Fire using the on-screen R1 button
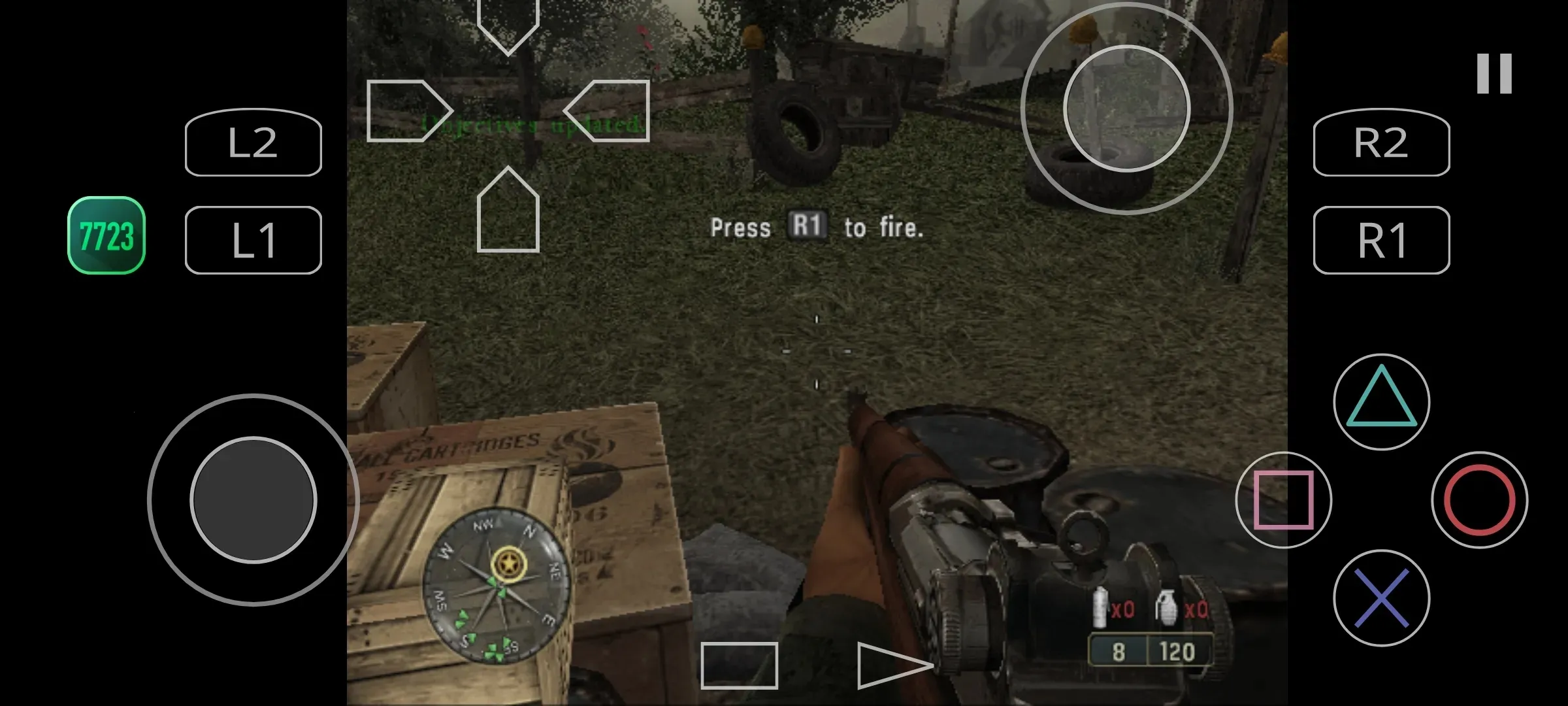 point(1381,240)
